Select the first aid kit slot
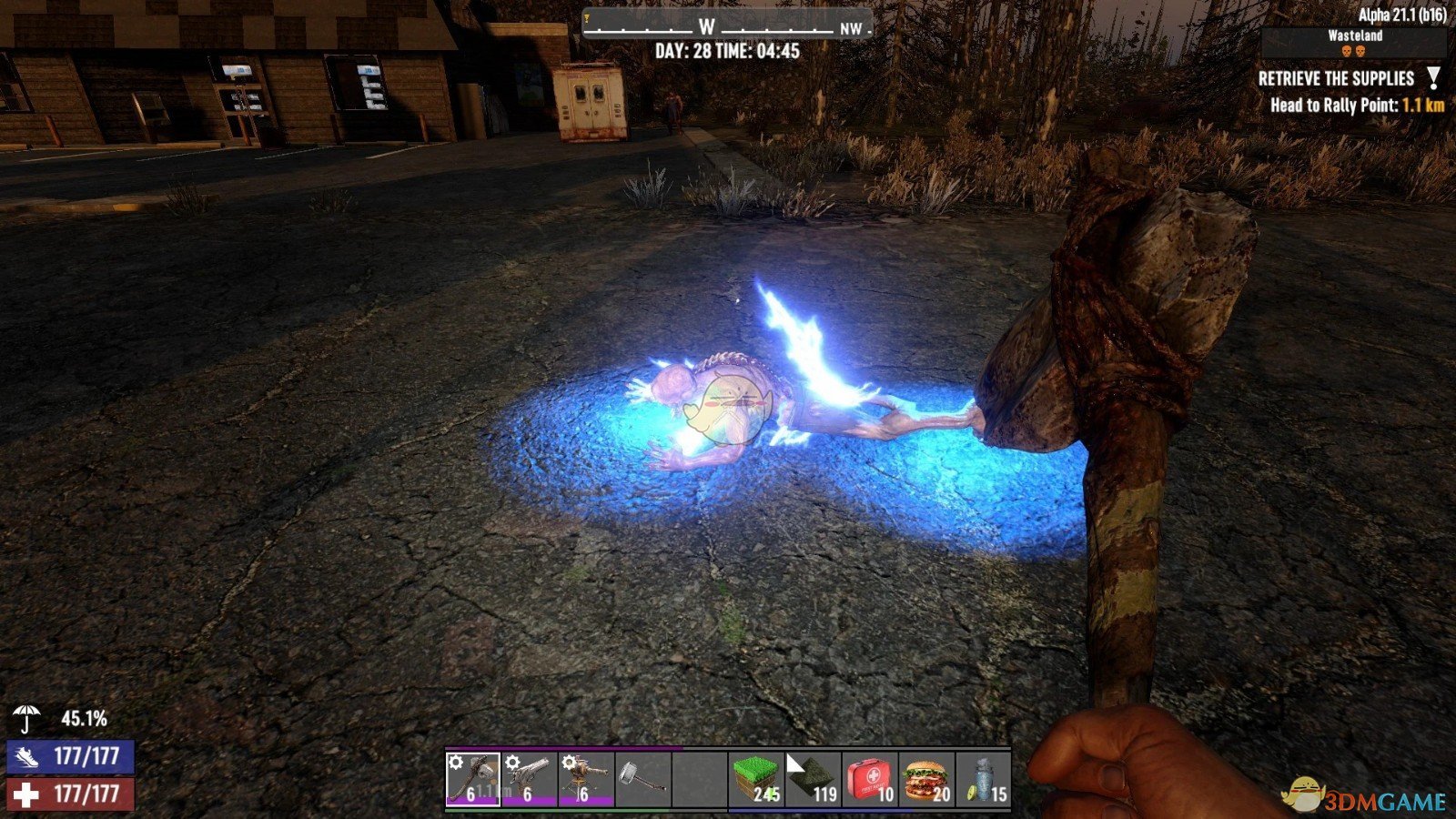Screen dimensions: 1456x819 [870, 779]
